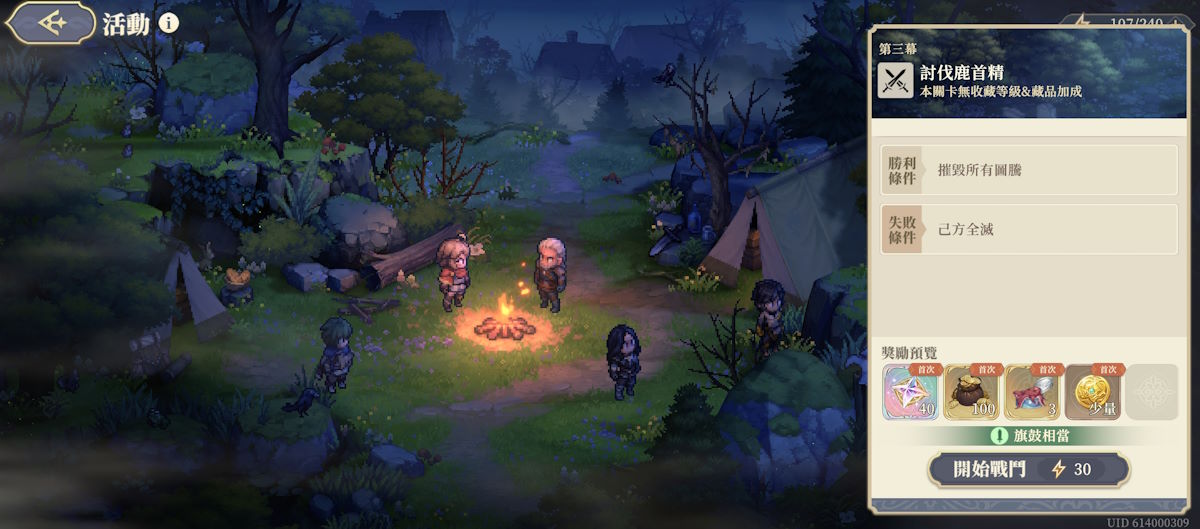Inspect the red cloth material reward (3)
This screenshot has height=529, width=1200.
1033,391
